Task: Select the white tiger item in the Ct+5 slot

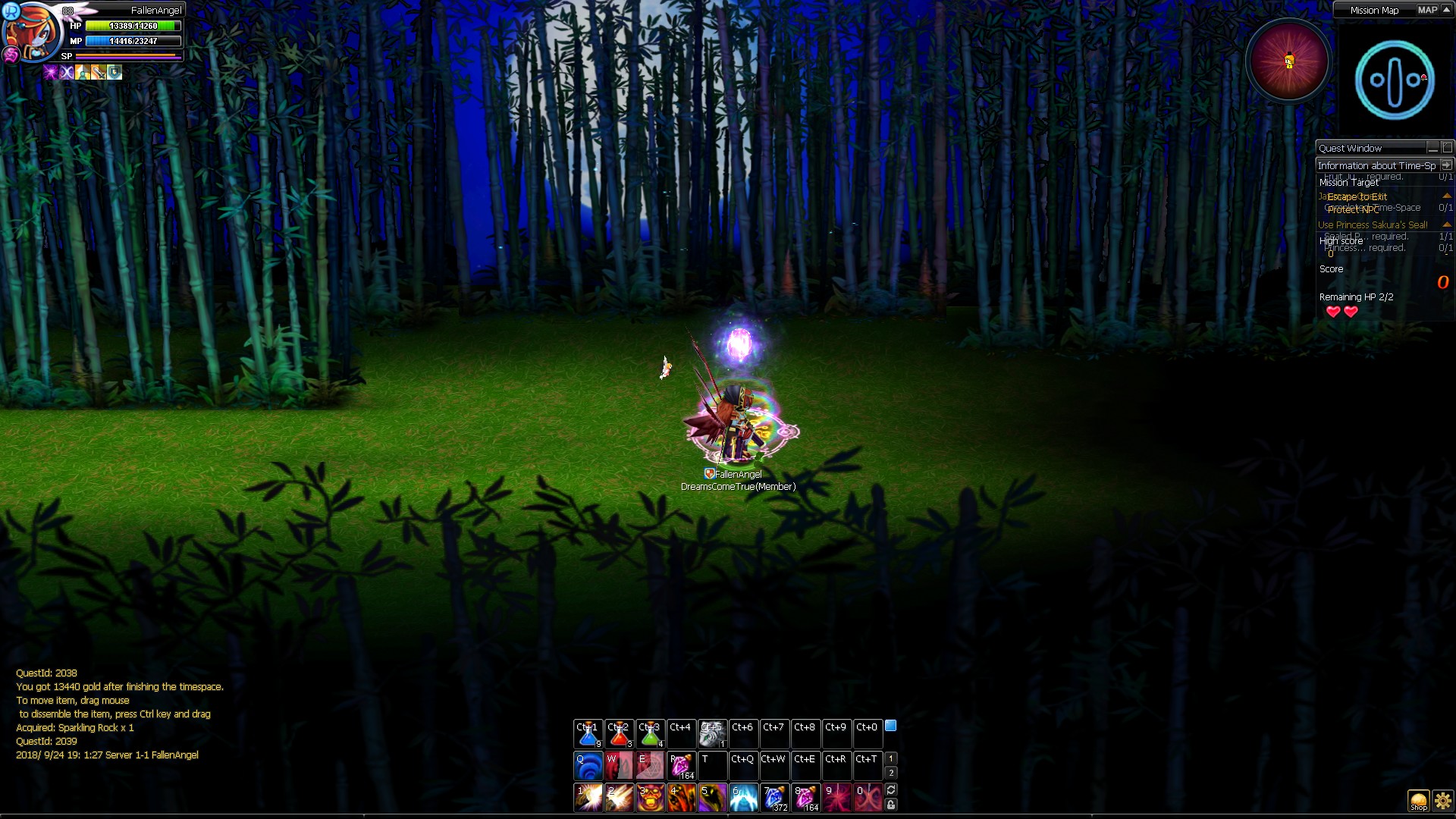Action: click(712, 734)
